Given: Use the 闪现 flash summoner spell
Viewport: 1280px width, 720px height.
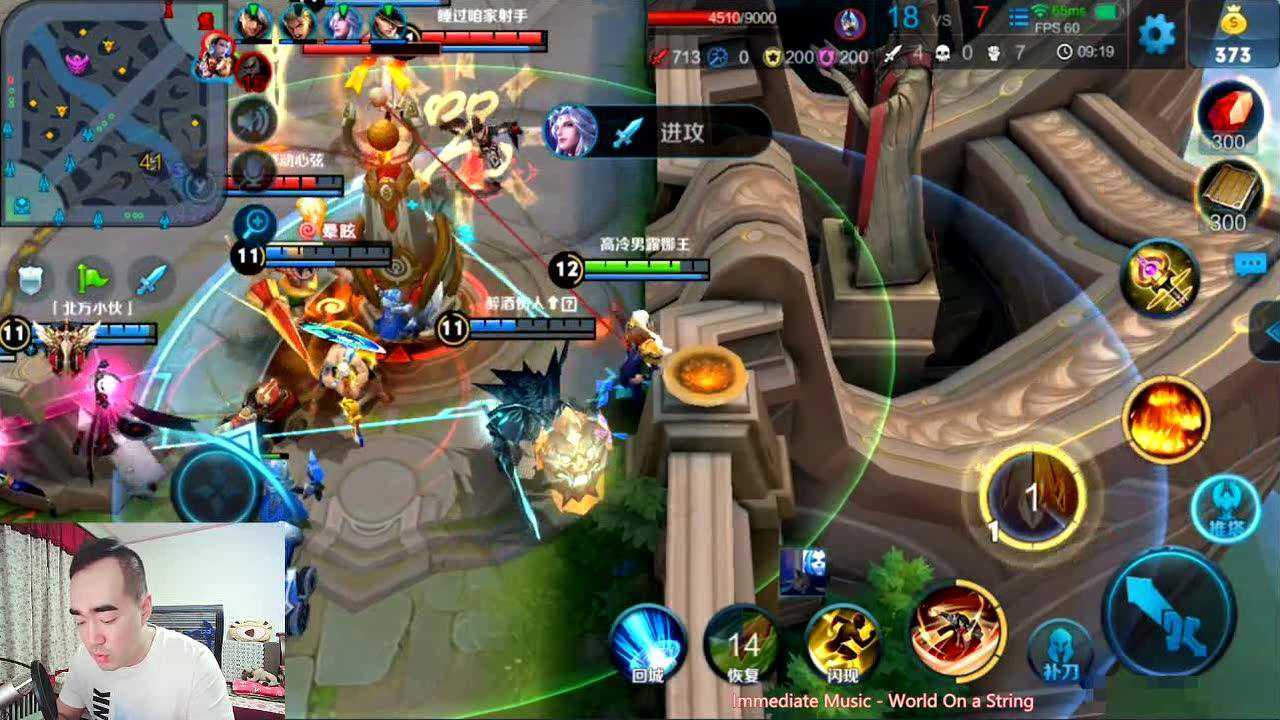Looking at the screenshot, I should tap(843, 644).
